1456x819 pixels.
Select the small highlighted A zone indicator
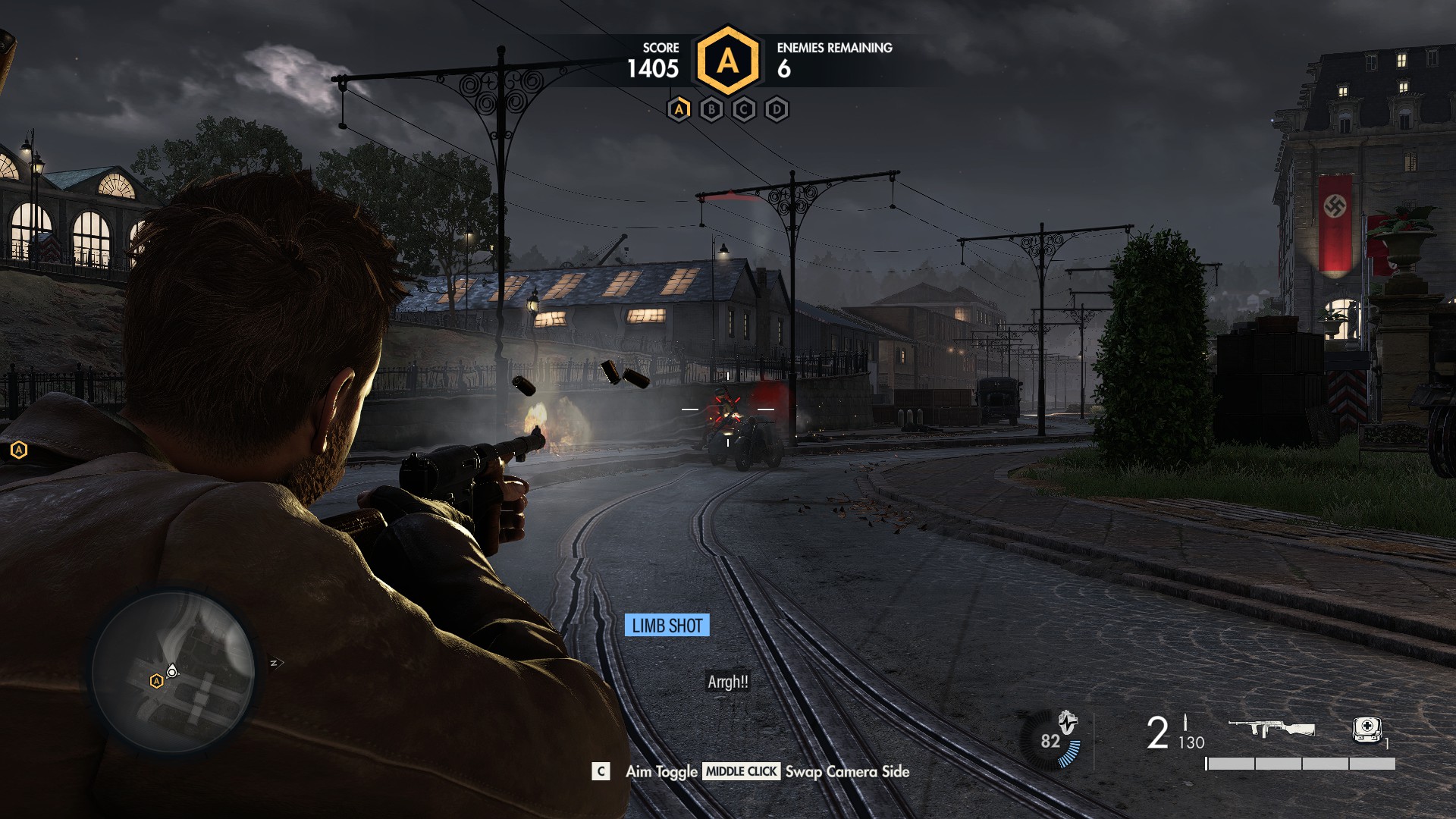pyautogui.click(x=679, y=110)
